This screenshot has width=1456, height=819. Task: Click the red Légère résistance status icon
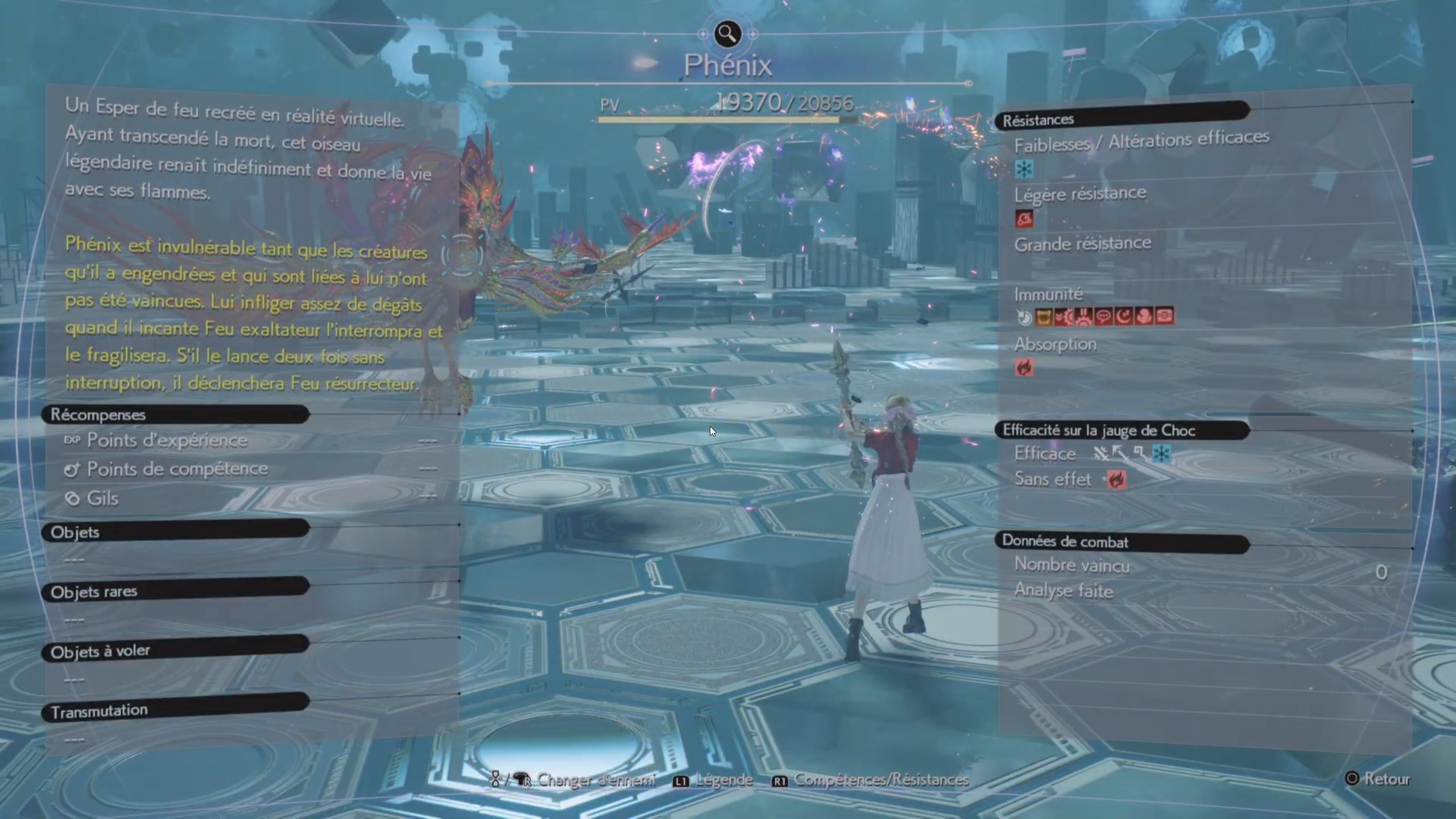[x=1024, y=219]
